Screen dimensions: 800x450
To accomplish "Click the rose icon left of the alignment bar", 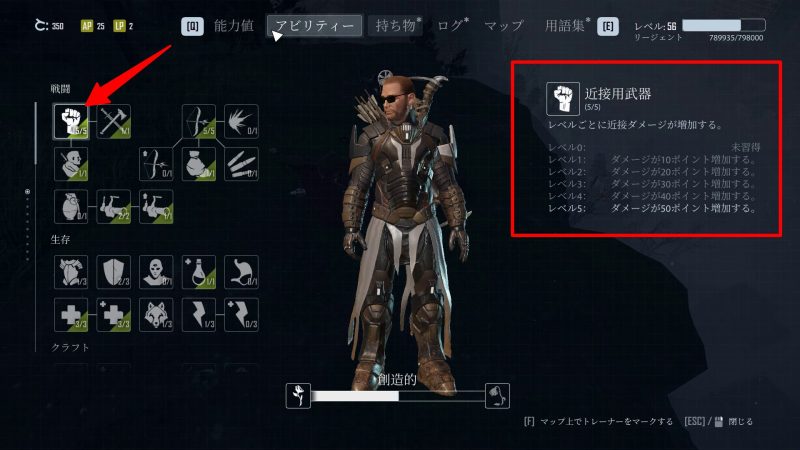I will (x=296, y=396).
